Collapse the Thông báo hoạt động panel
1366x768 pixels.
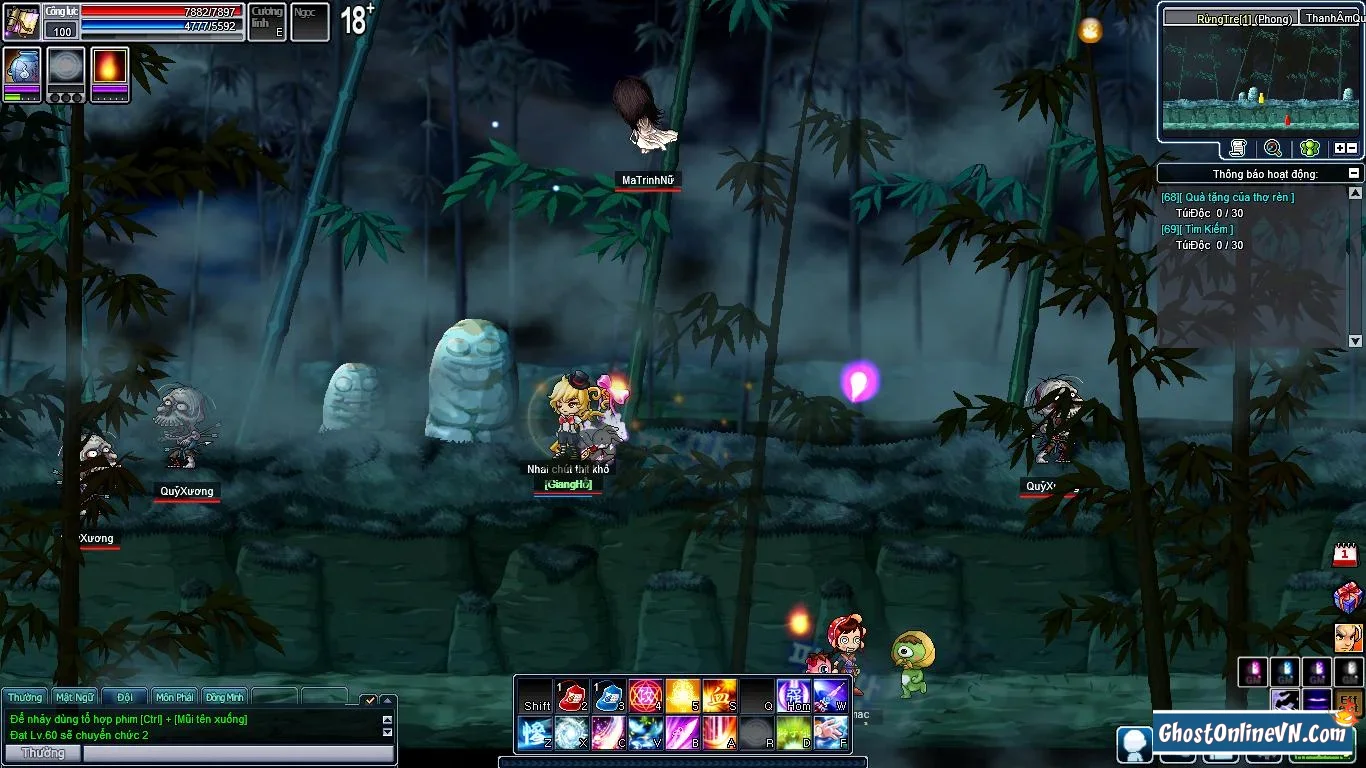click(x=1355, y=174)
